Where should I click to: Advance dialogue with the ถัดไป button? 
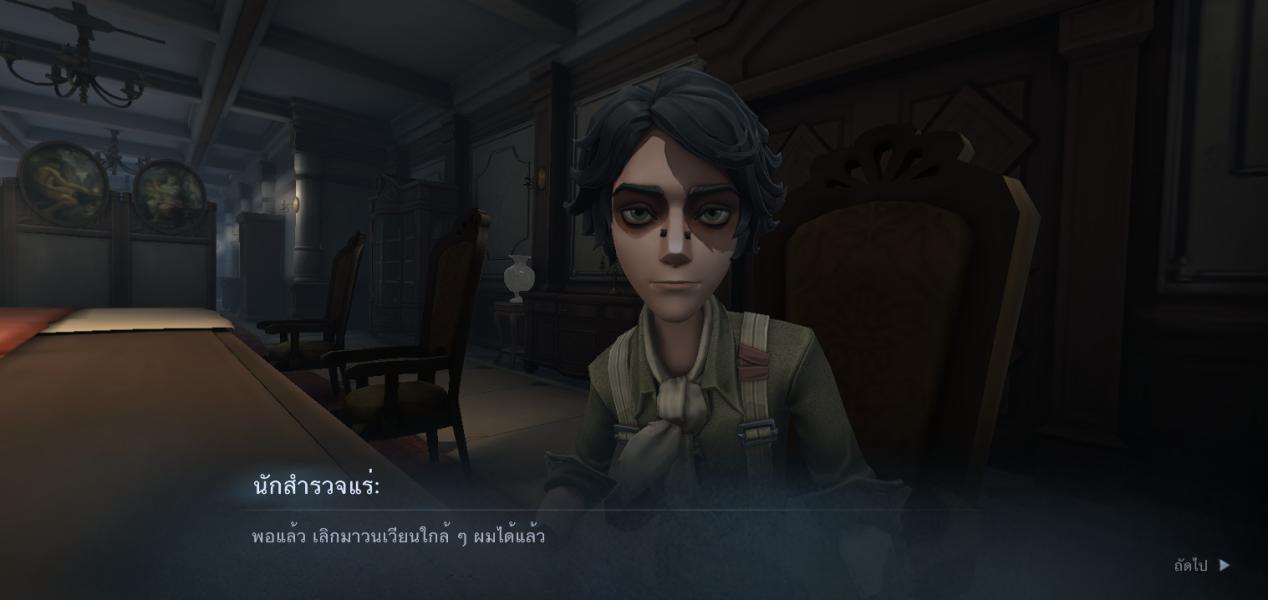[x=1201, y=566]
